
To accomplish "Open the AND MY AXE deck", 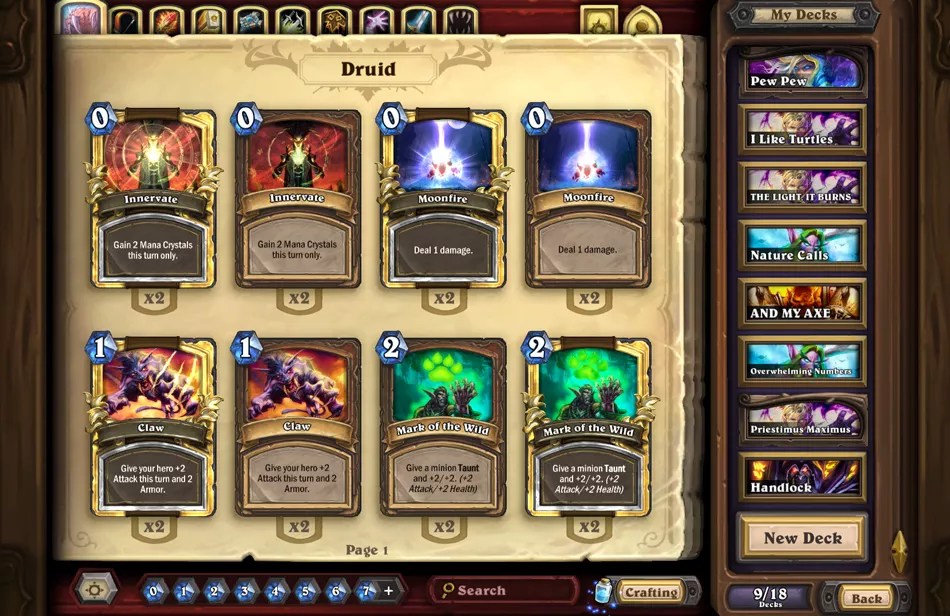I will [x=802, y=303].
